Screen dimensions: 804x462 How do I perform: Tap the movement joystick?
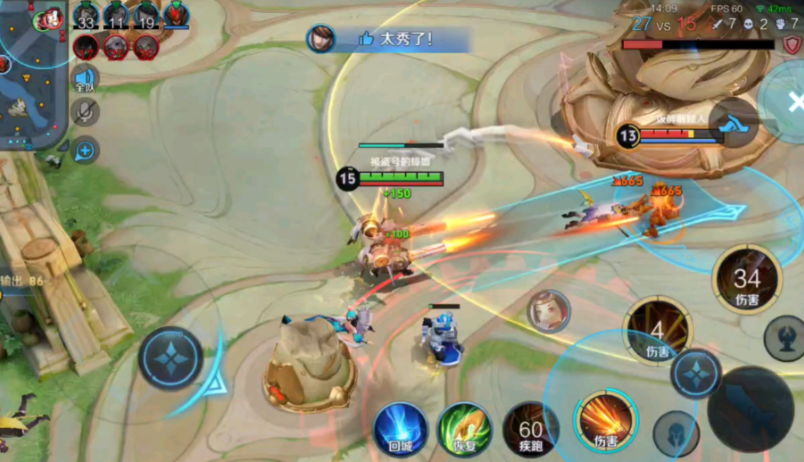[x=171, y=358]
